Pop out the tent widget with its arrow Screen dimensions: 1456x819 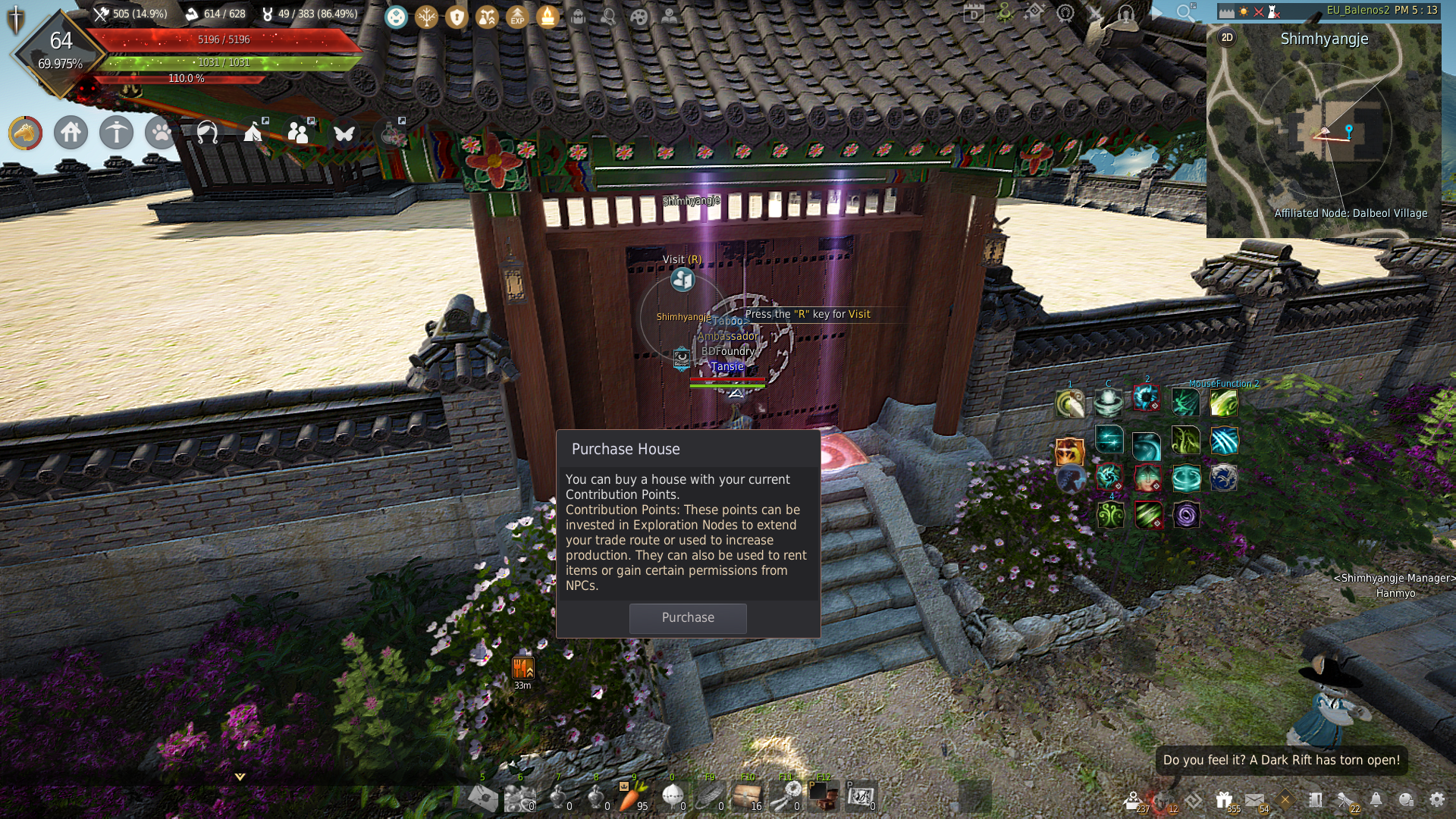[265, 120]
